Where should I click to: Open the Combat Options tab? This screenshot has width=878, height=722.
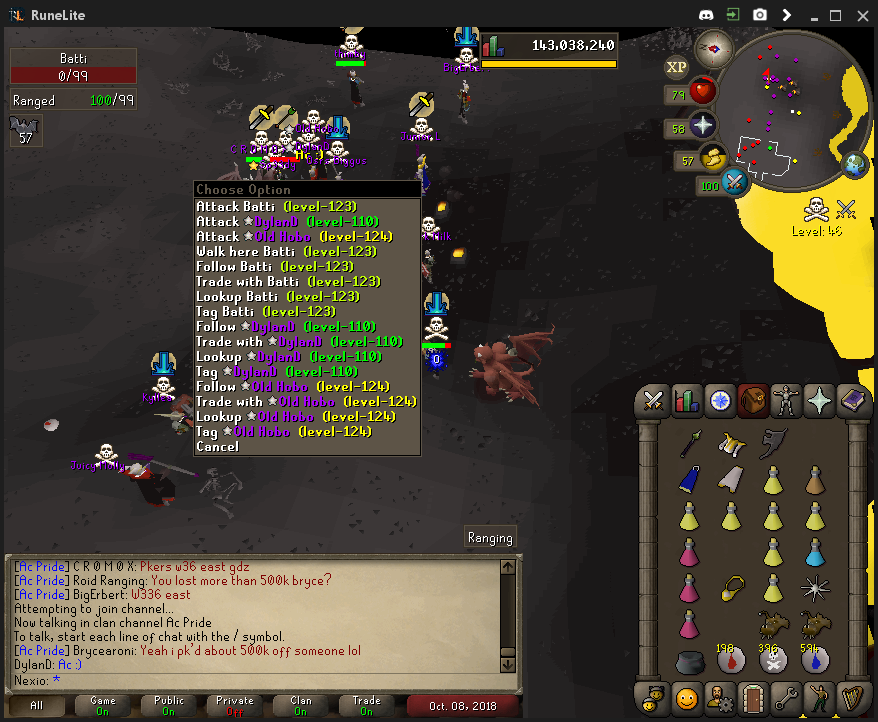[654, 401]
